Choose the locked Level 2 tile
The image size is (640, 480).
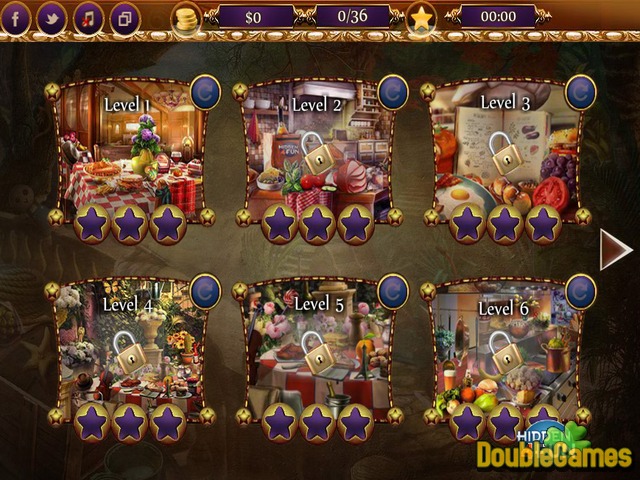point(318,150)
